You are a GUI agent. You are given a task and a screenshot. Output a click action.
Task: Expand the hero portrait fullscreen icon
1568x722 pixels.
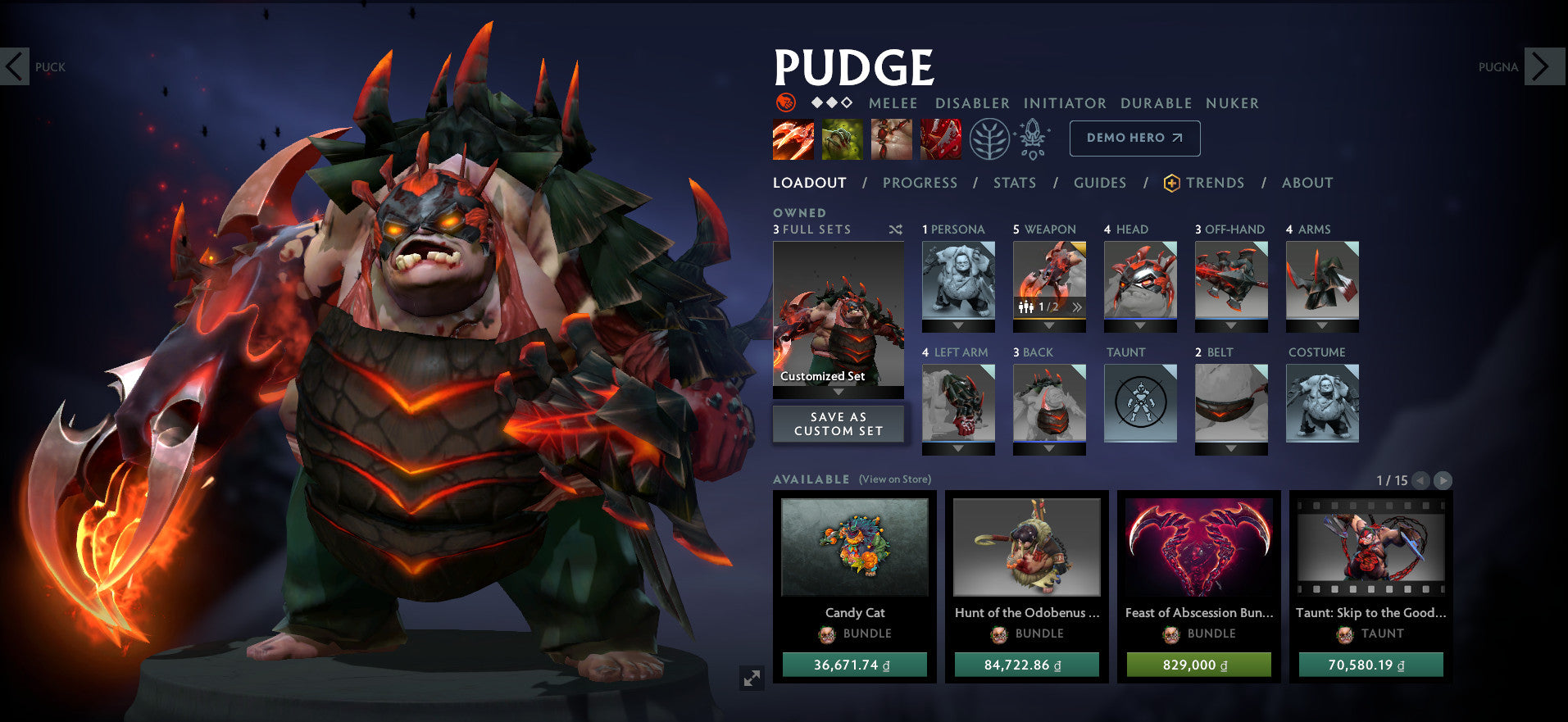751,678
